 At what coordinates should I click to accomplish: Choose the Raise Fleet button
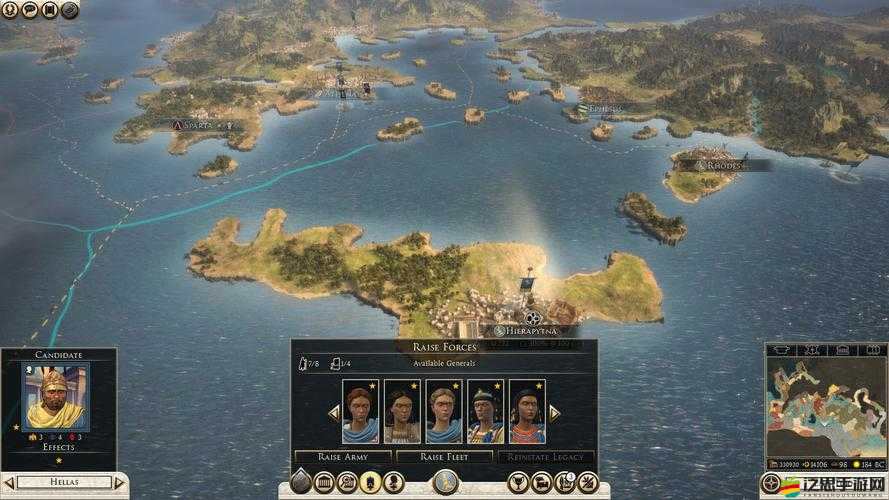444,456
